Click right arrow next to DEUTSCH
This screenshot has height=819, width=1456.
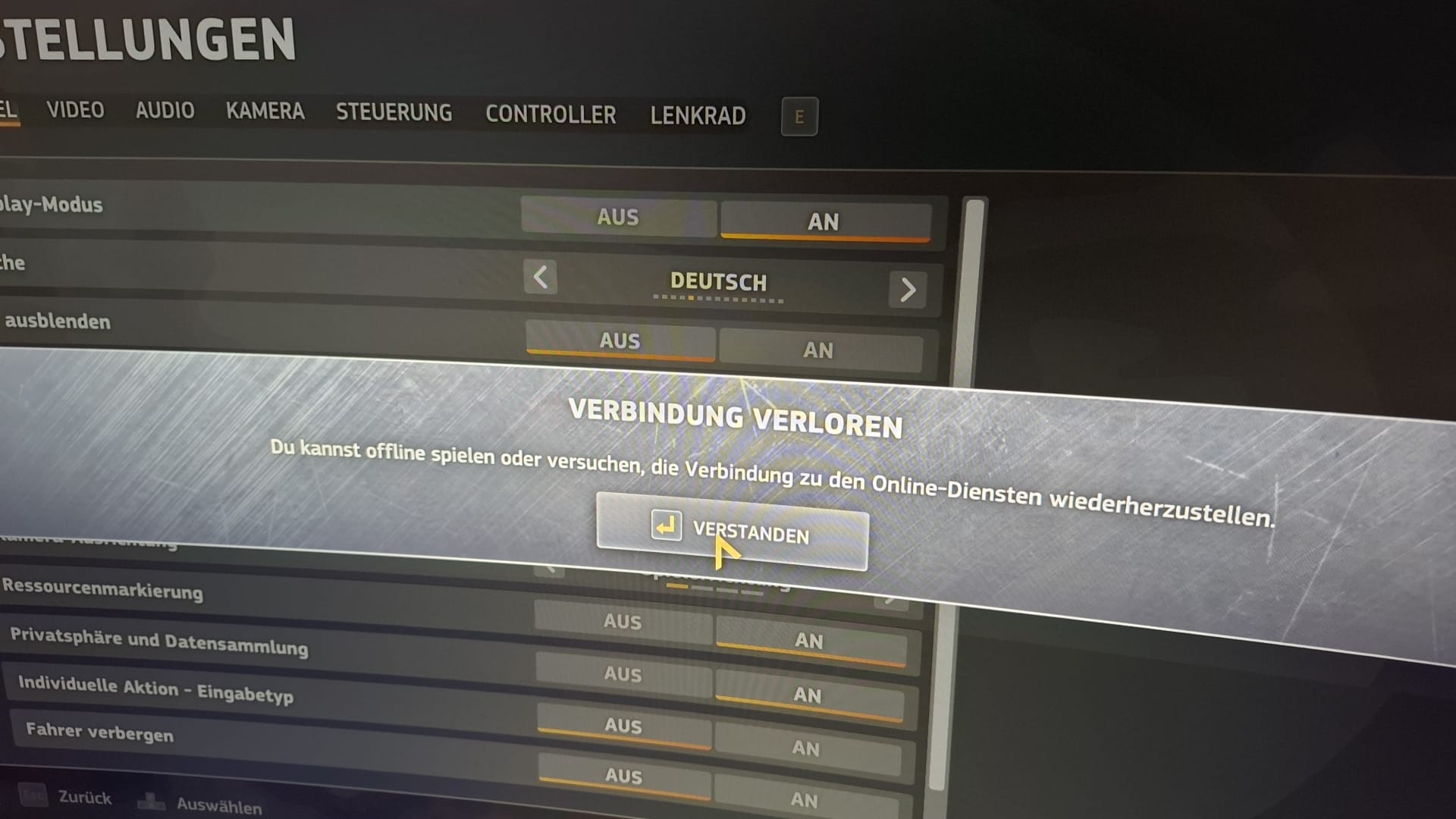[907, 290]
